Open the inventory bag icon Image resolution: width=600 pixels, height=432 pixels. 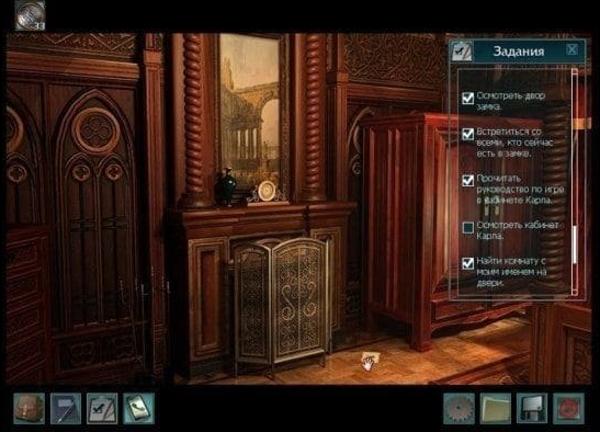click(28, 408)
